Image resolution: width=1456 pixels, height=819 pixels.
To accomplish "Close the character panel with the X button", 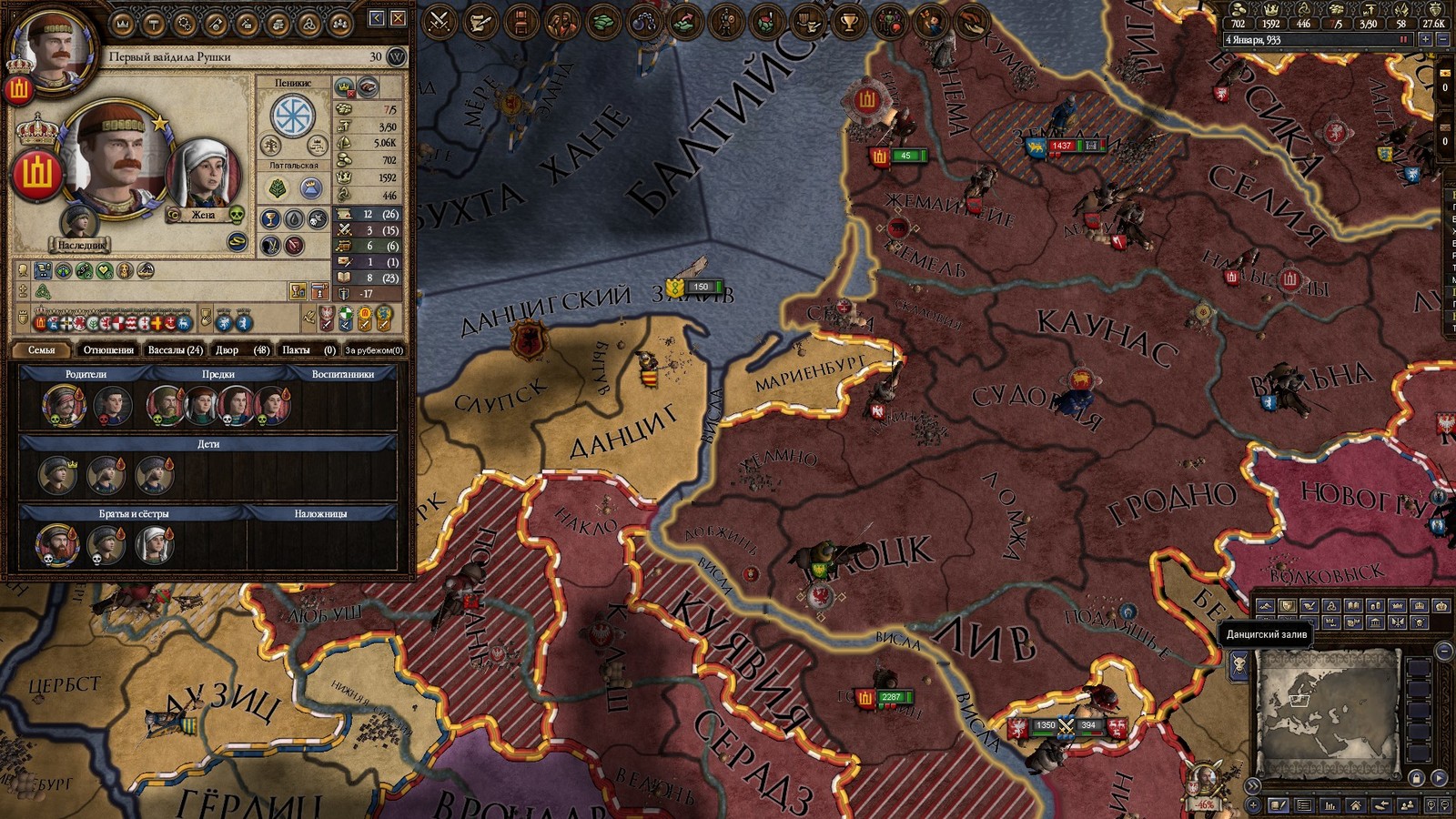I will [398, 18].
